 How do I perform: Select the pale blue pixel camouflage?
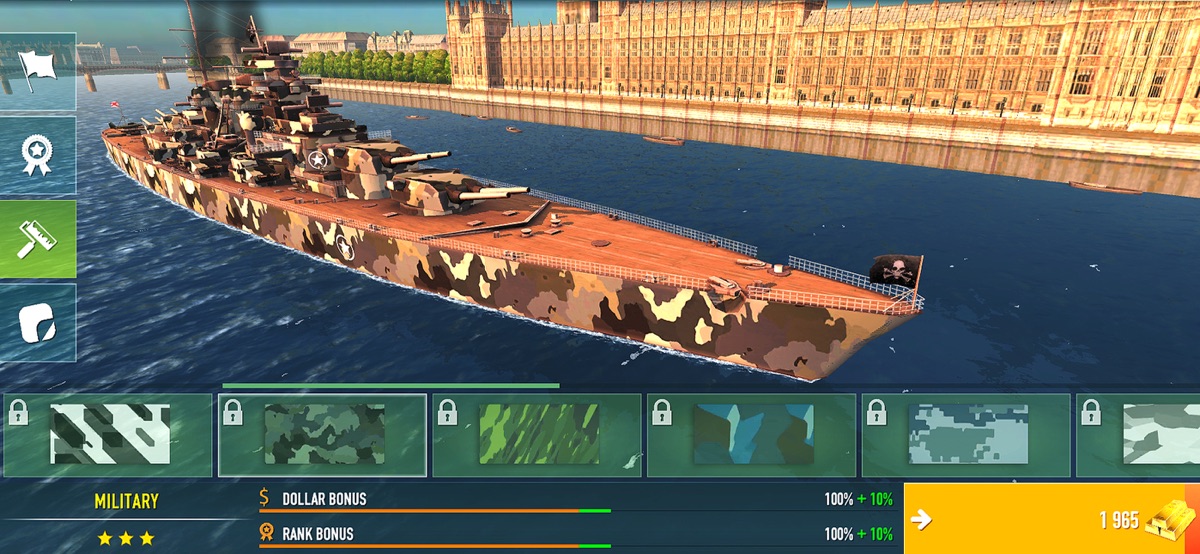[x=966, y=435]
